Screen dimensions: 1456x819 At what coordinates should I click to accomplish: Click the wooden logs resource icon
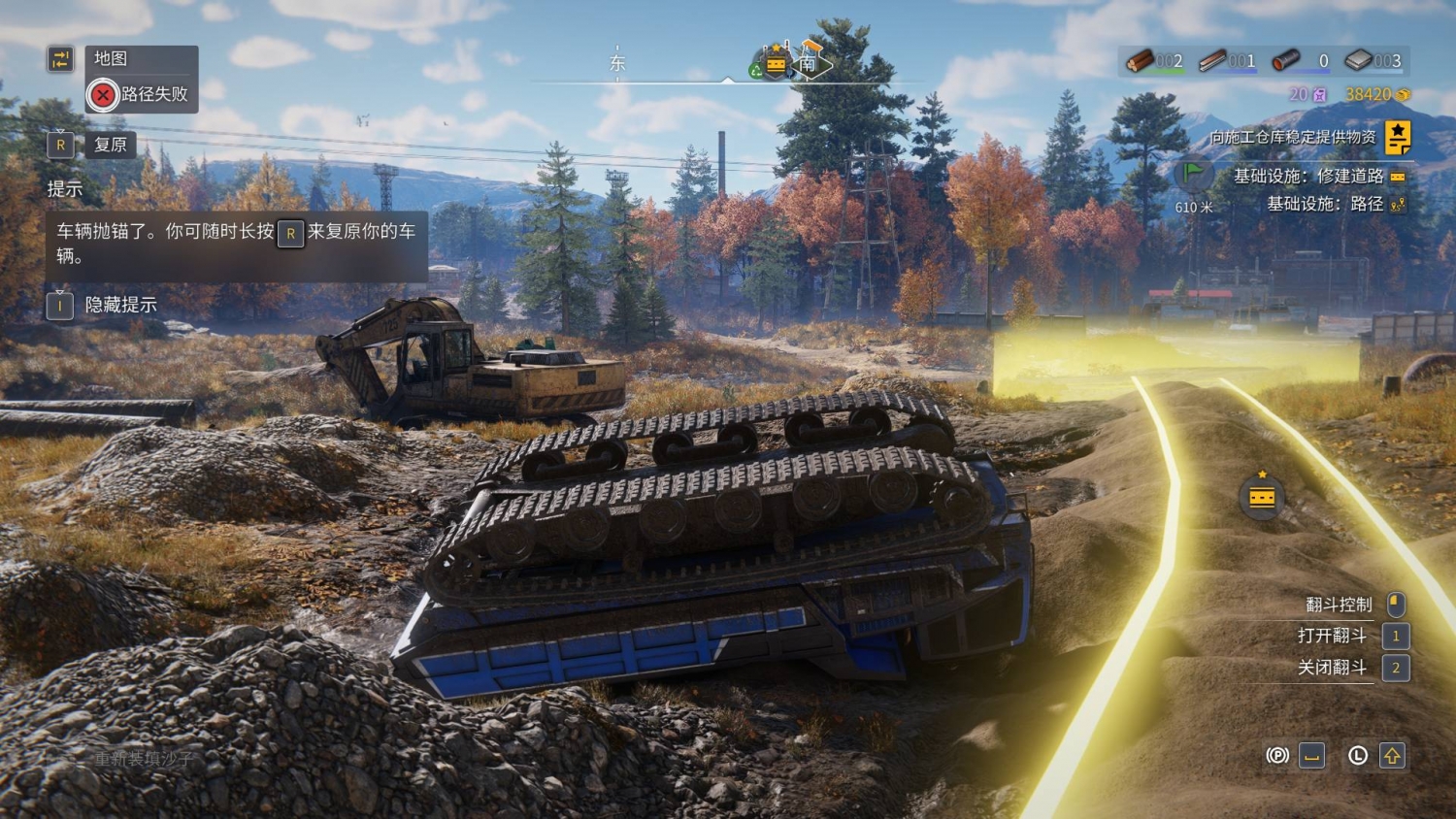tap(1140, 61)
